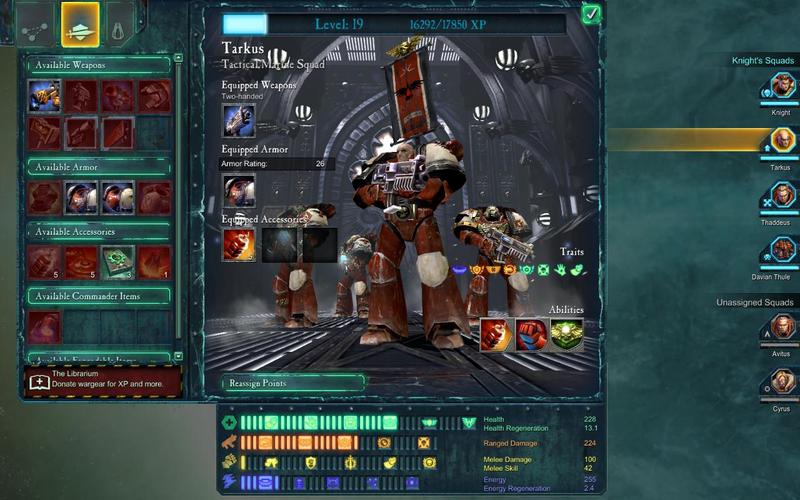Click the green glowing ability icon
Viewport: 800px width, 500px height.
[x=568, y=335]
